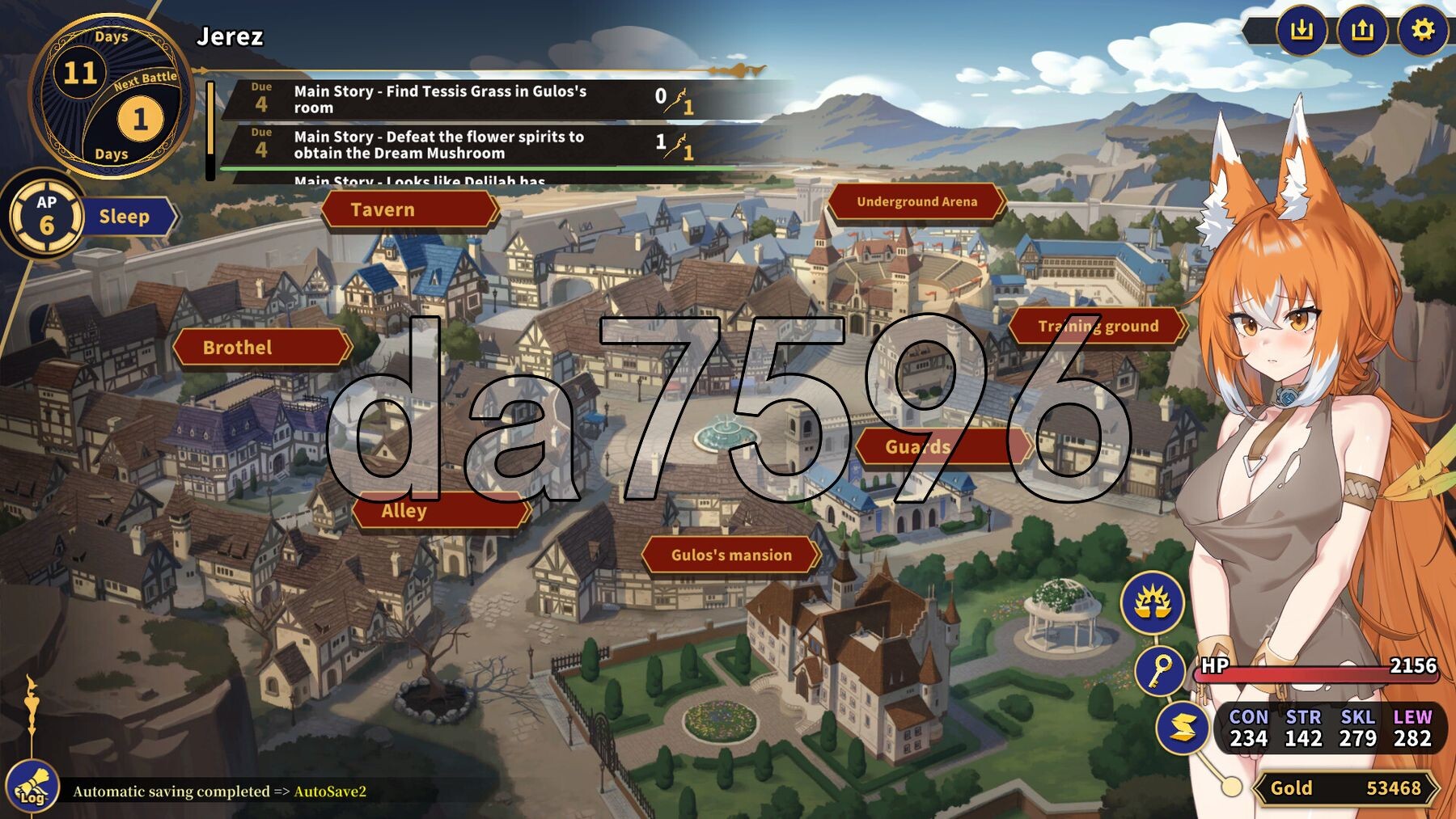Open the Training ground location
The image size is (1456, 819).
(1097, 327)
